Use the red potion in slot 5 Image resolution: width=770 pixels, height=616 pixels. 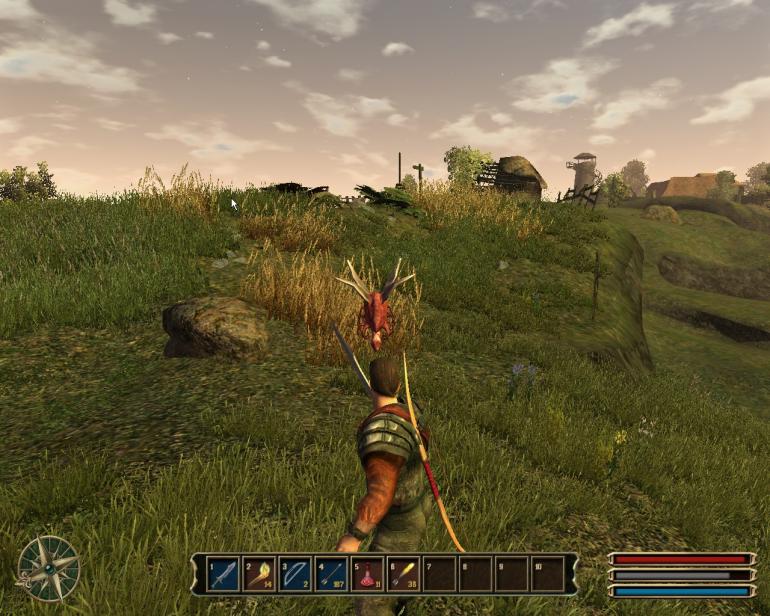367,574
